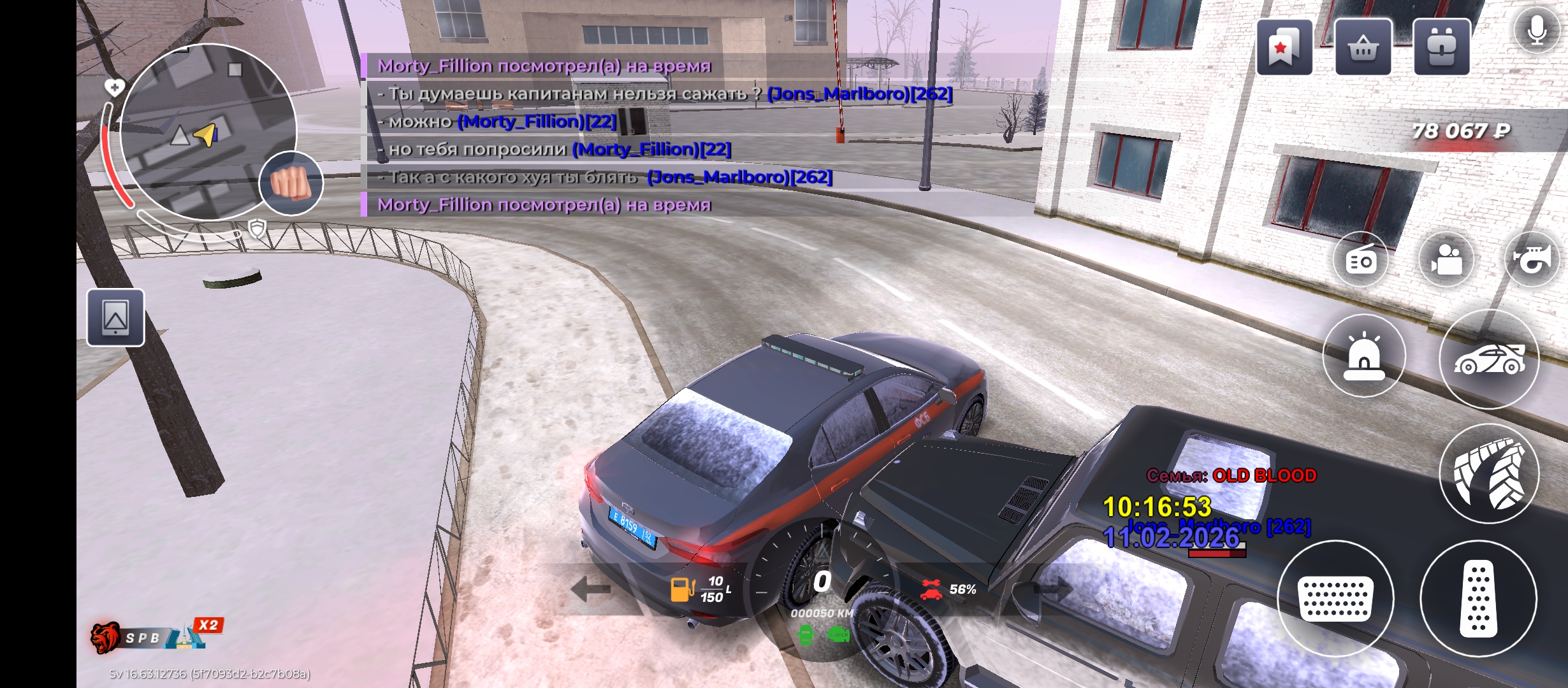Screen dimensions: 1568x688
Task: Tap the fist weapon icon
Action: 291,183
